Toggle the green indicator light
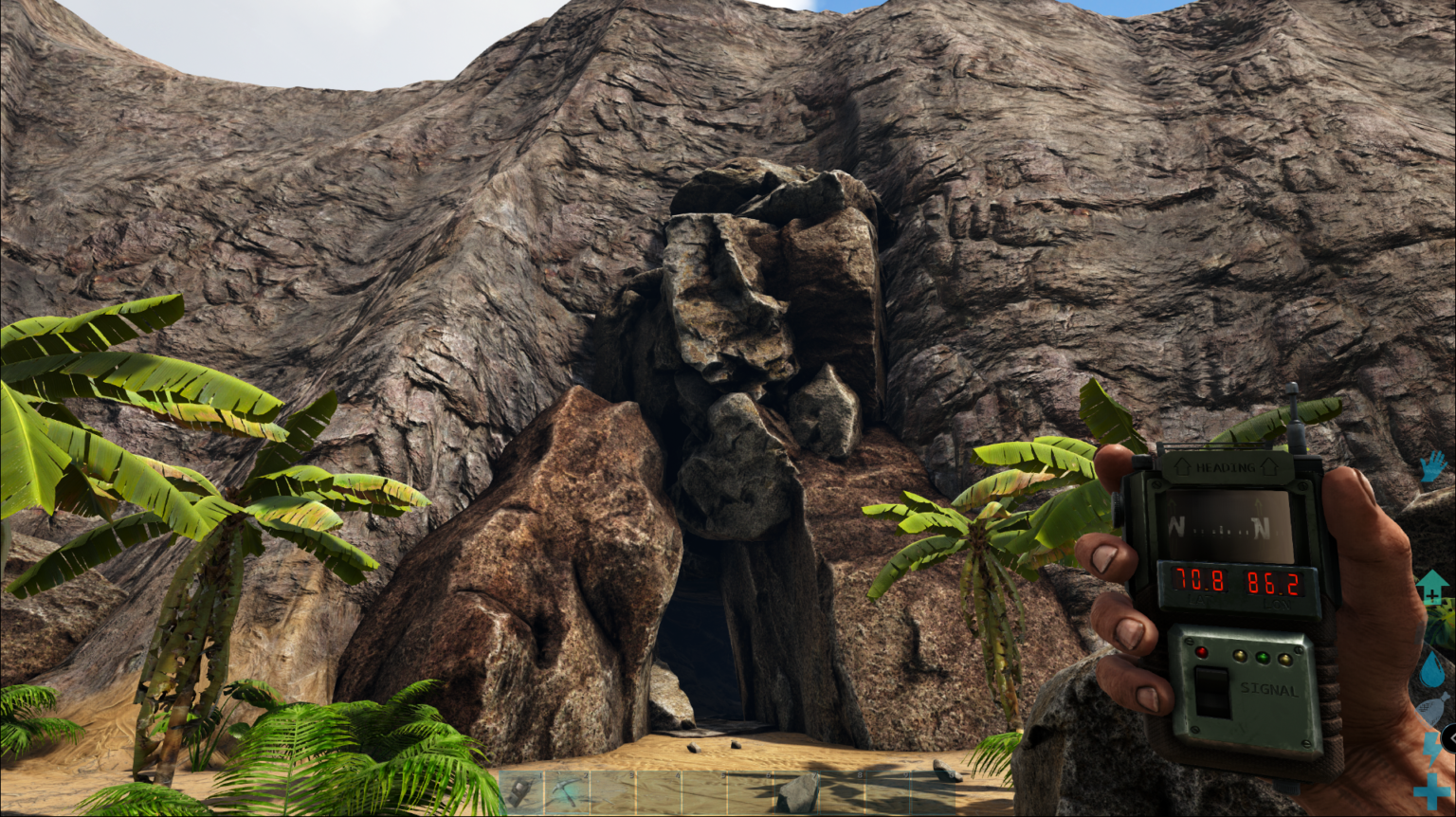This screenshot has height=817, width=1456. click(1265, 657)
